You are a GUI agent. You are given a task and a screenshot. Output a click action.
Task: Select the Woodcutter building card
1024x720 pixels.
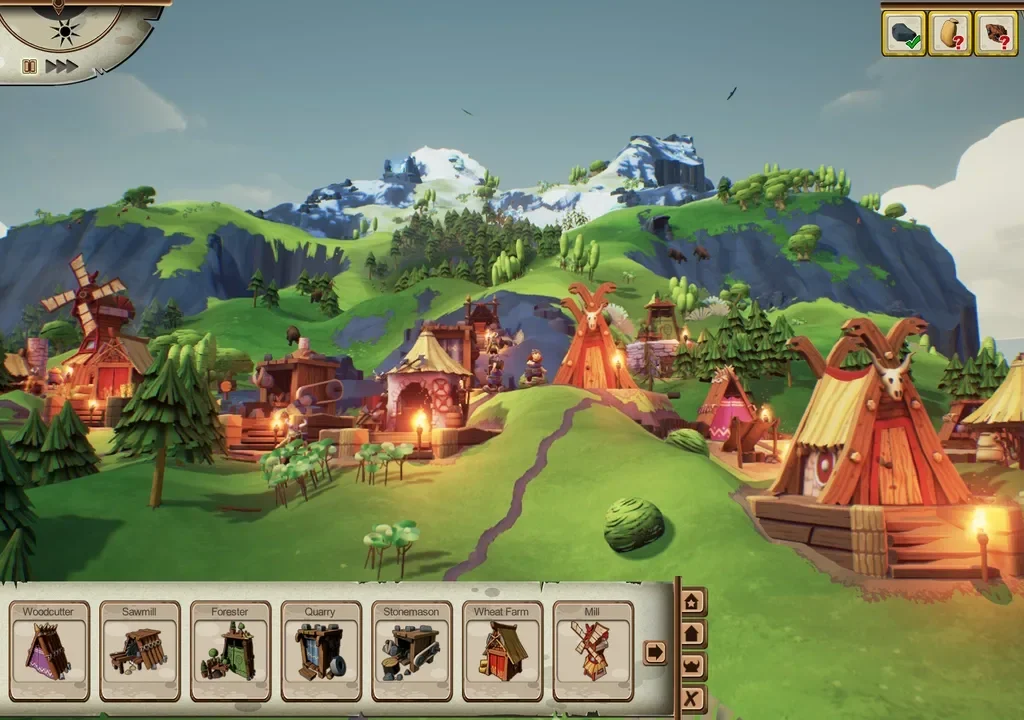coord(49,650)
